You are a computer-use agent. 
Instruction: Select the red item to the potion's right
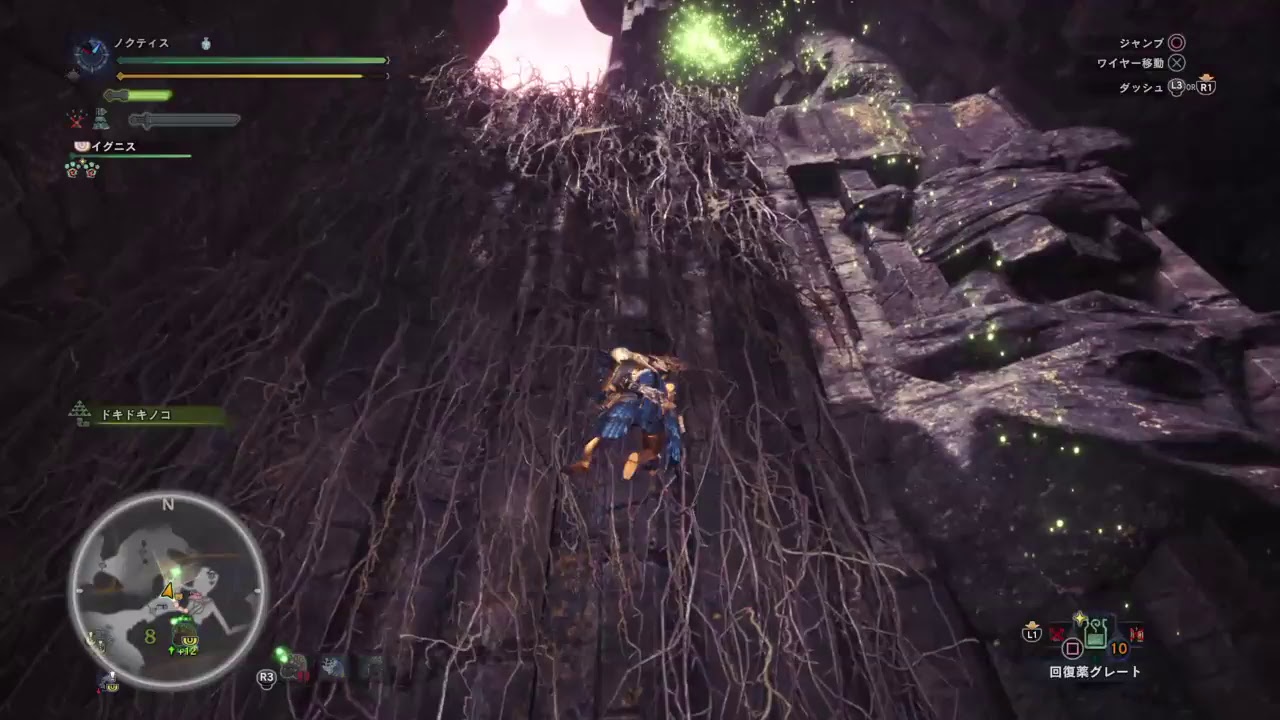[x=1136, y=634]
